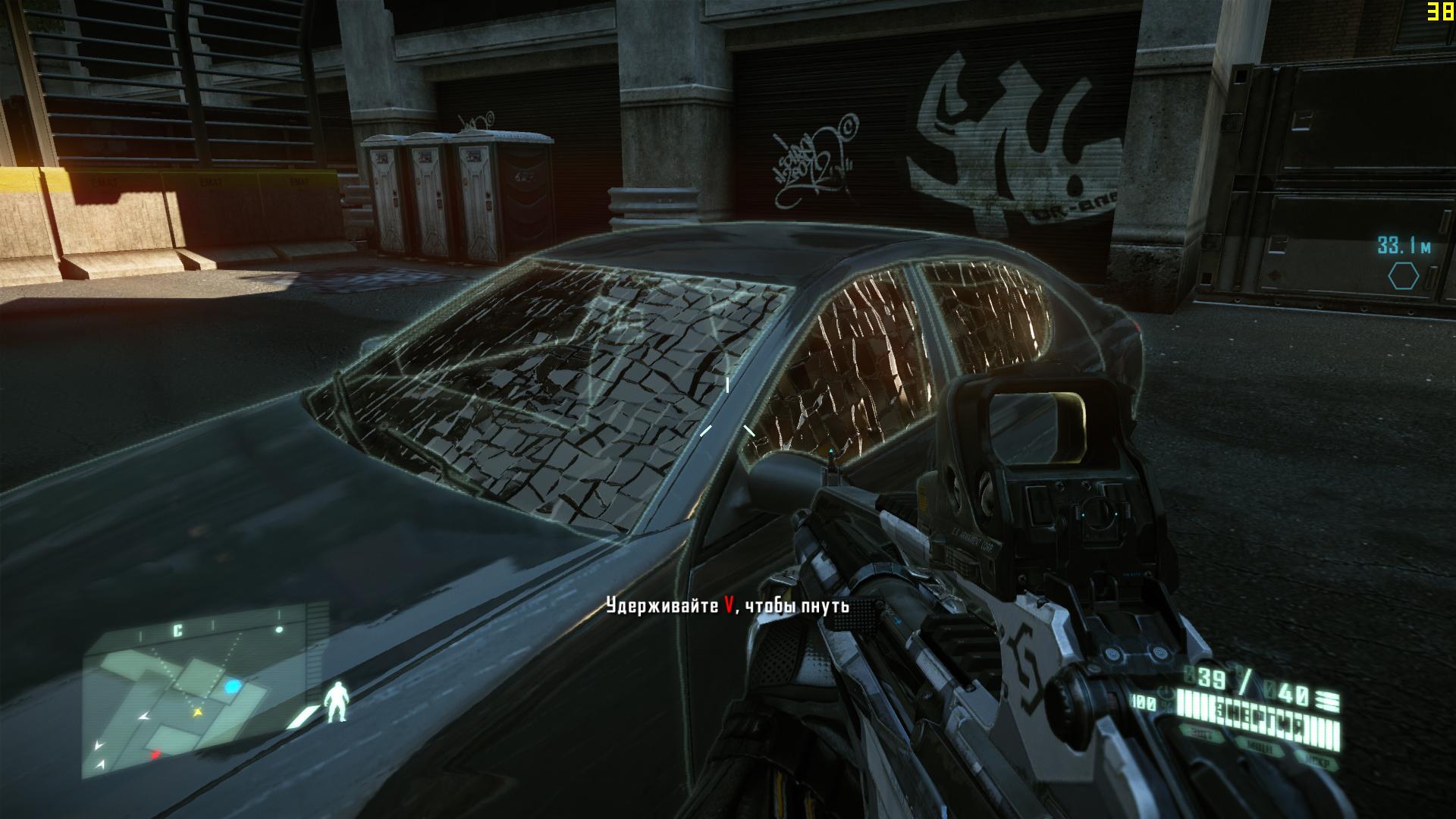Select the blue objective dot on the minimap
The width and height of the screenshot is (1456, 819).
(x=233, y=687)
